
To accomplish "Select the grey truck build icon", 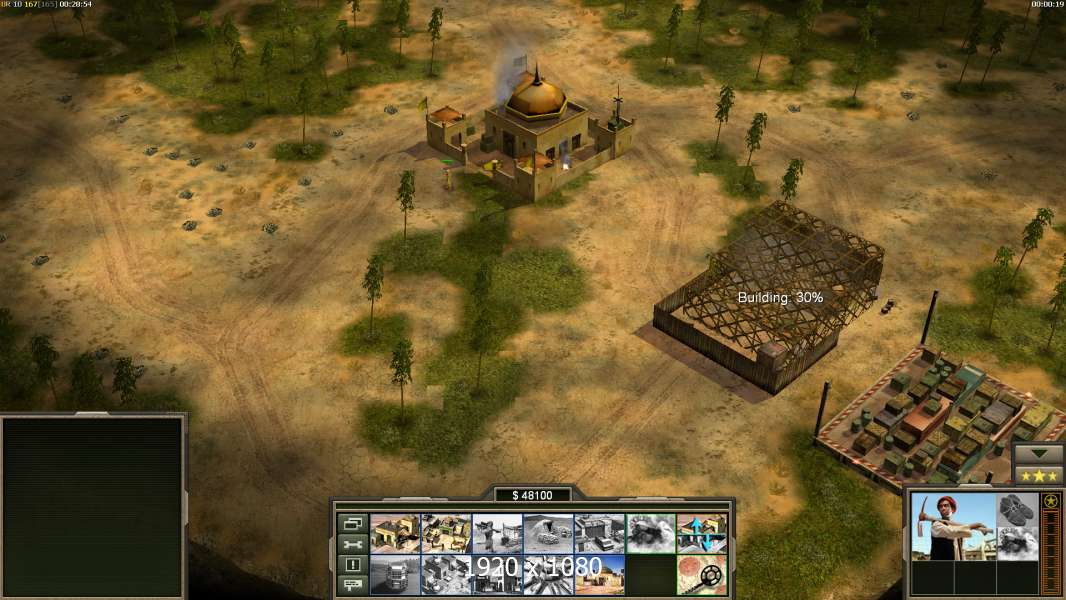I will (x=394, y=574).
